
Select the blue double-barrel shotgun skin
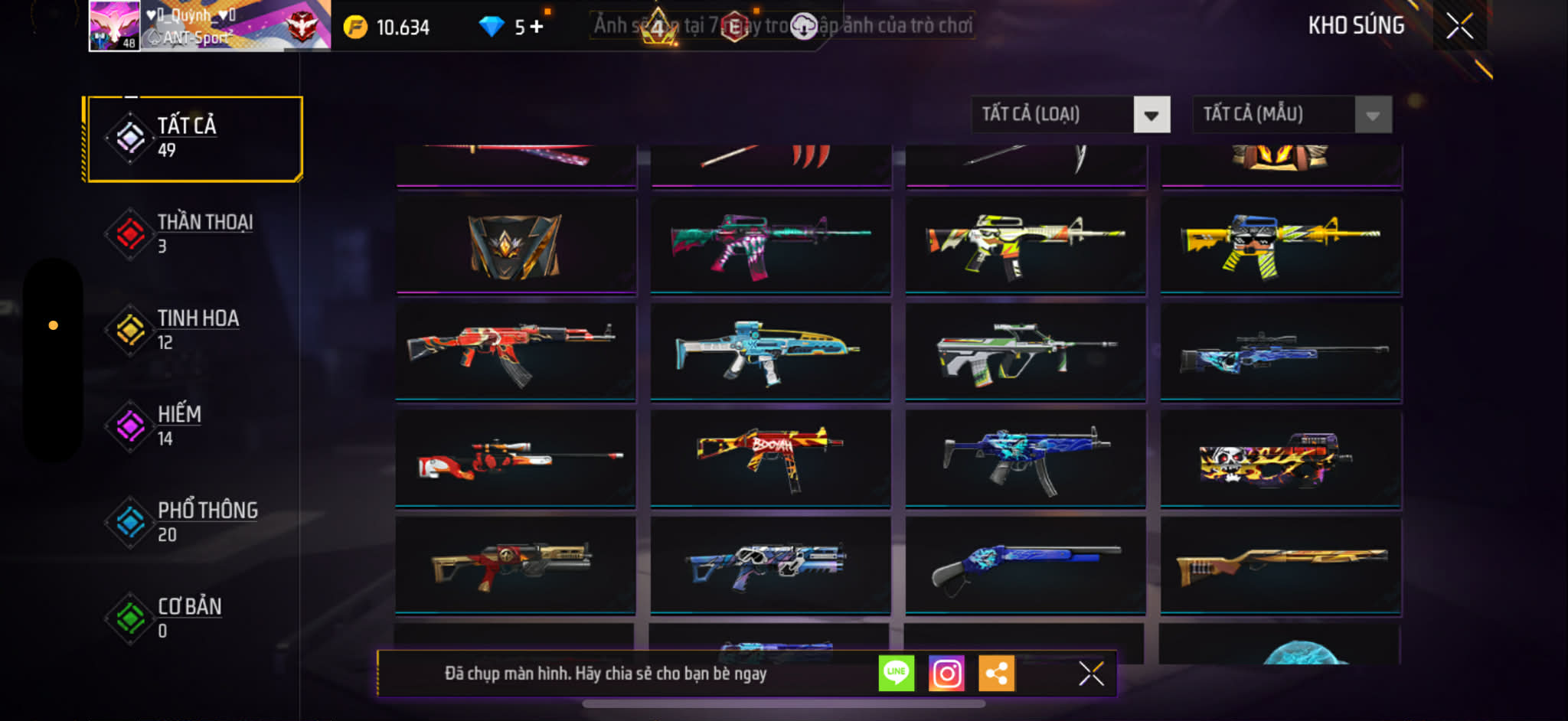click(x=1025, y=565)
